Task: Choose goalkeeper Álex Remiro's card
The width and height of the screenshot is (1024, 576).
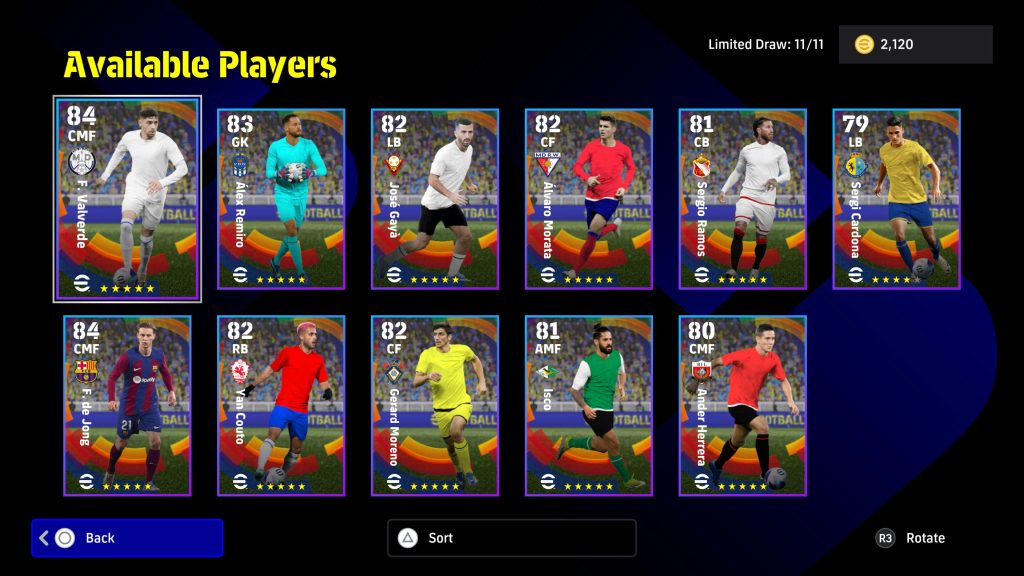Action: click(x=281, y=198)
